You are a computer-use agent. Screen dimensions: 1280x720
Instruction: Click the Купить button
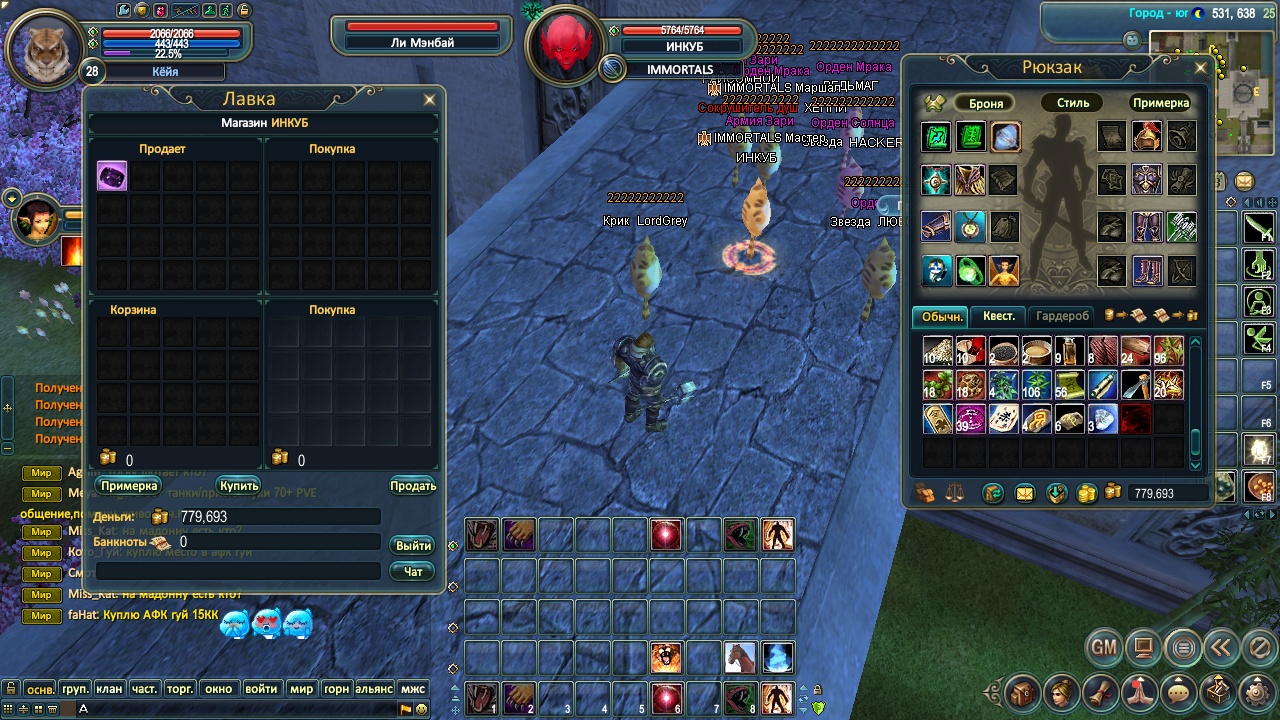[240, 486]
